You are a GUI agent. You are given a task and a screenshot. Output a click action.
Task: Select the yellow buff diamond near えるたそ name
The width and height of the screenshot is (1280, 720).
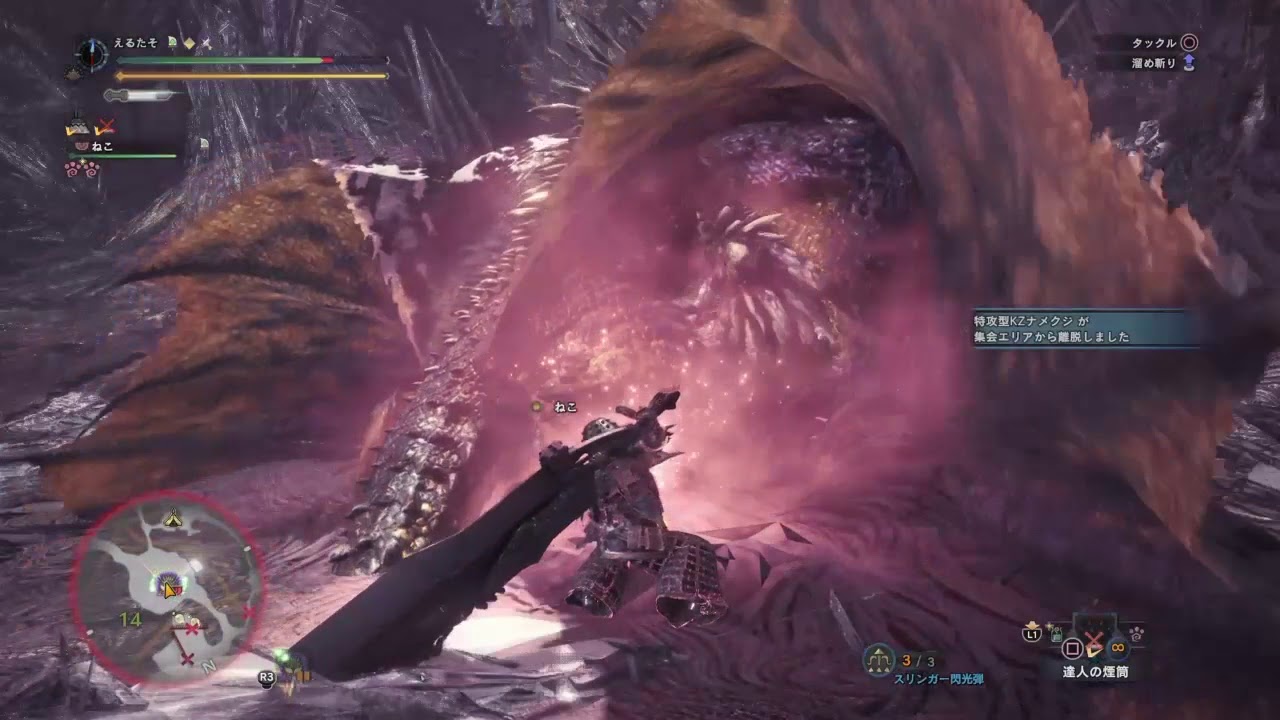(188, 42)
